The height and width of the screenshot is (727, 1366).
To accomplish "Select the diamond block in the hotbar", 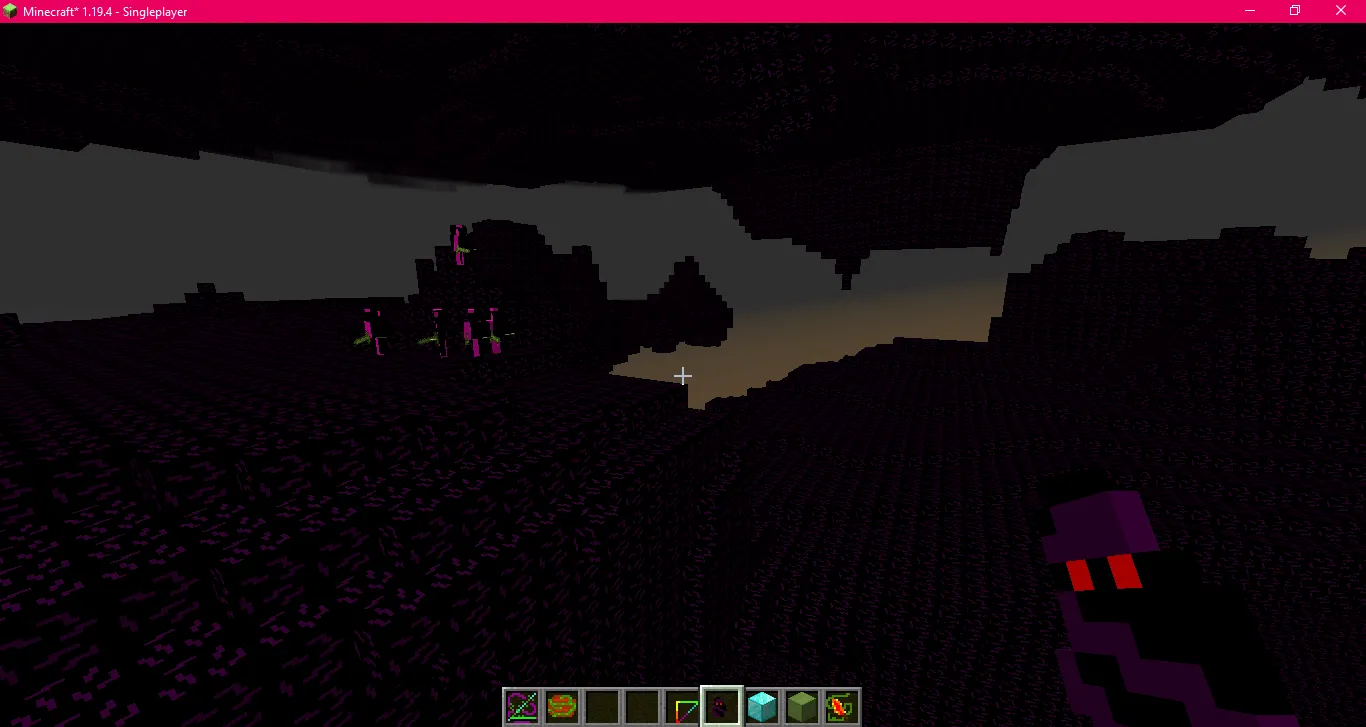I will tap(761, 707).
